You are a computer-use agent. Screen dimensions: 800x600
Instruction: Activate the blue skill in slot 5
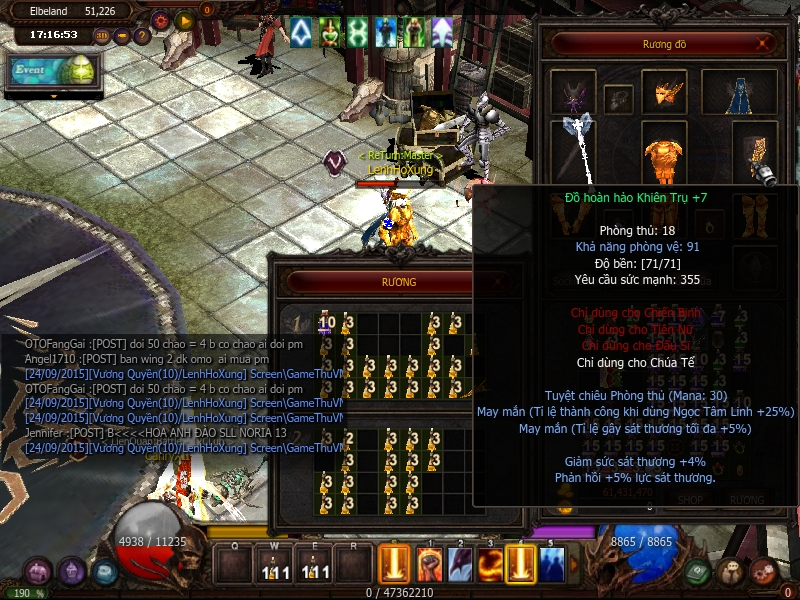pyautogui.click(x=552, y=564)
